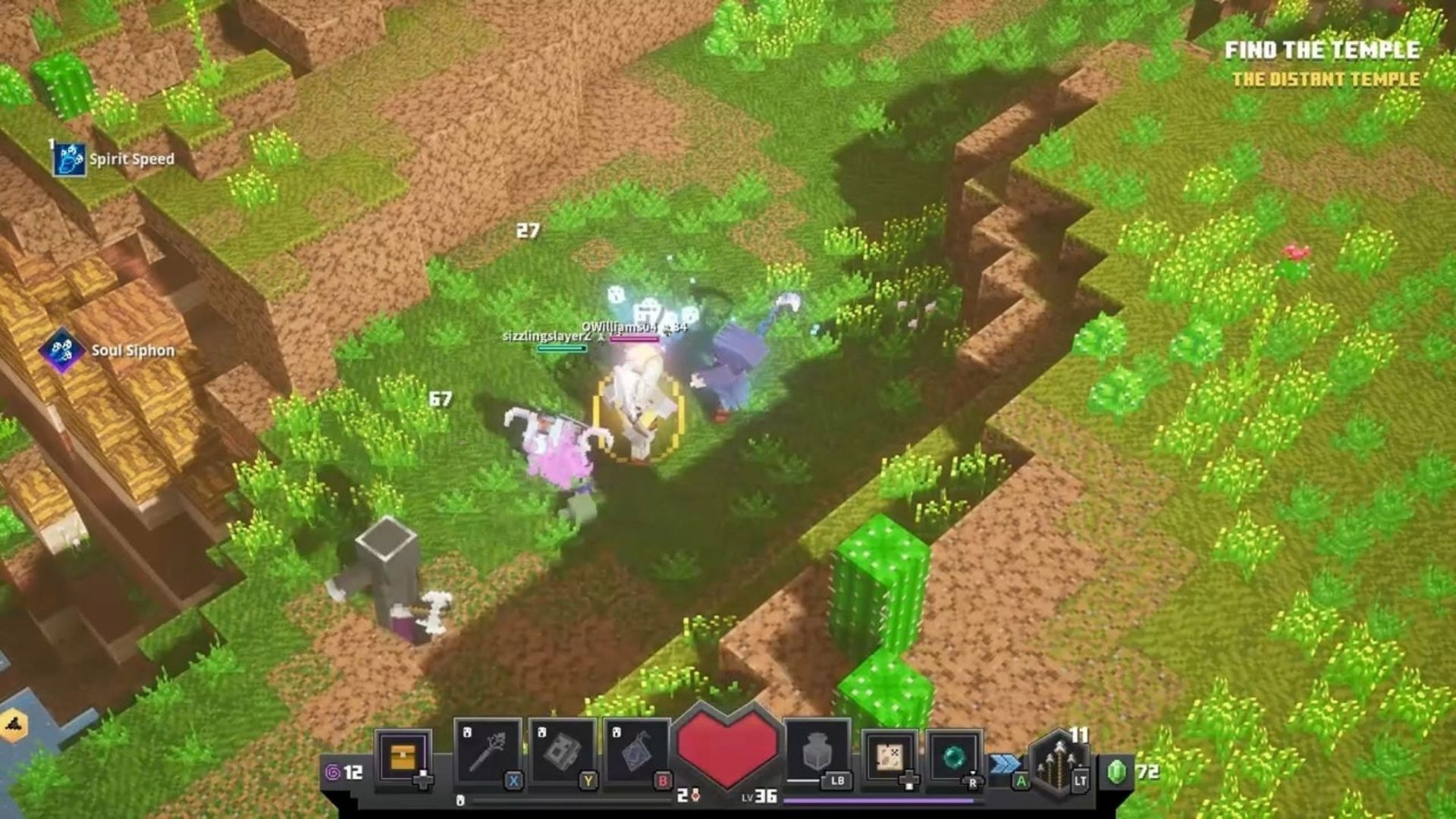Expand the arrow type selector near the A button

[x=1021, y=781]
